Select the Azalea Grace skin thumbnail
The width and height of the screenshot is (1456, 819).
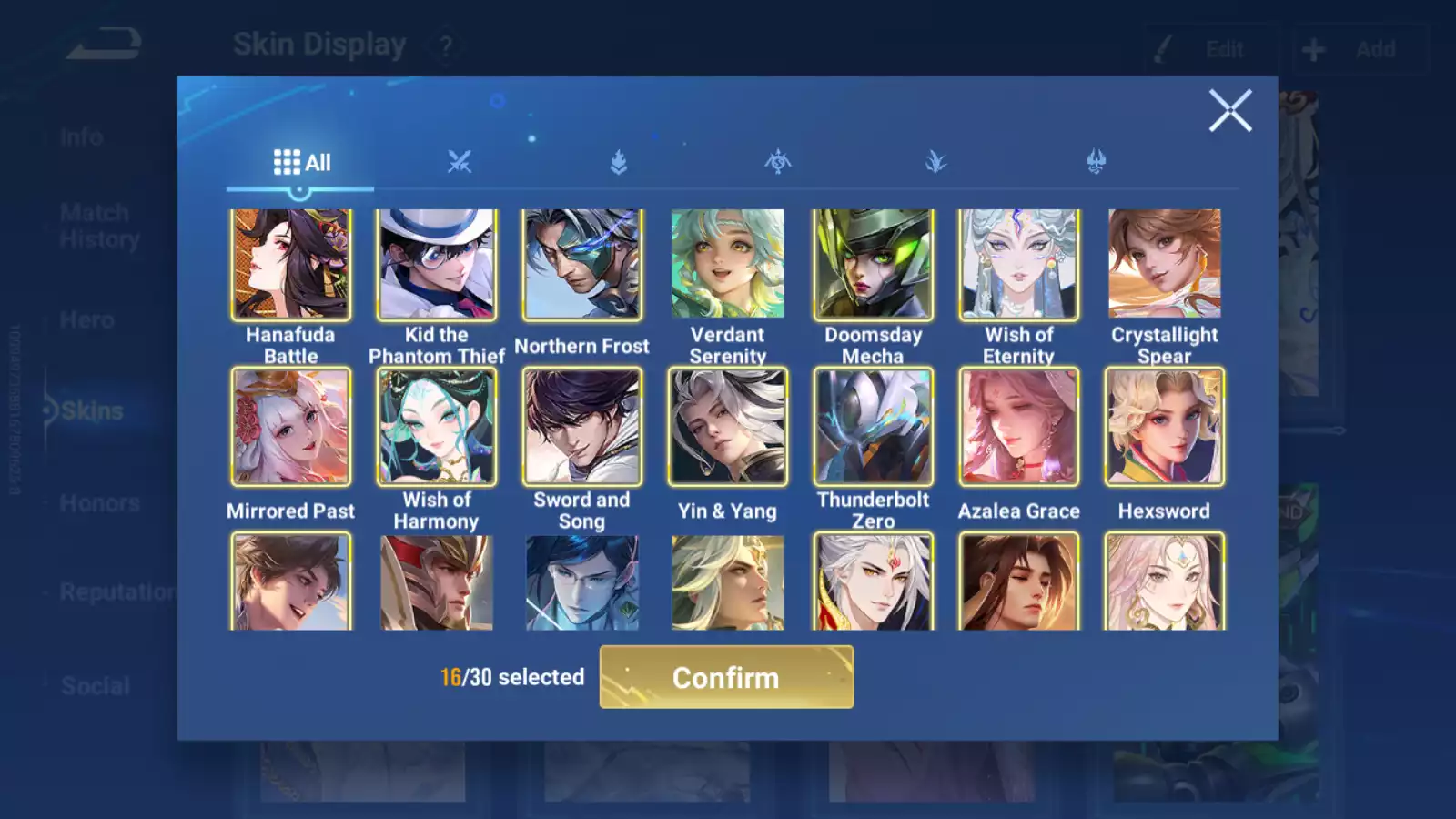click(1018, 427)
